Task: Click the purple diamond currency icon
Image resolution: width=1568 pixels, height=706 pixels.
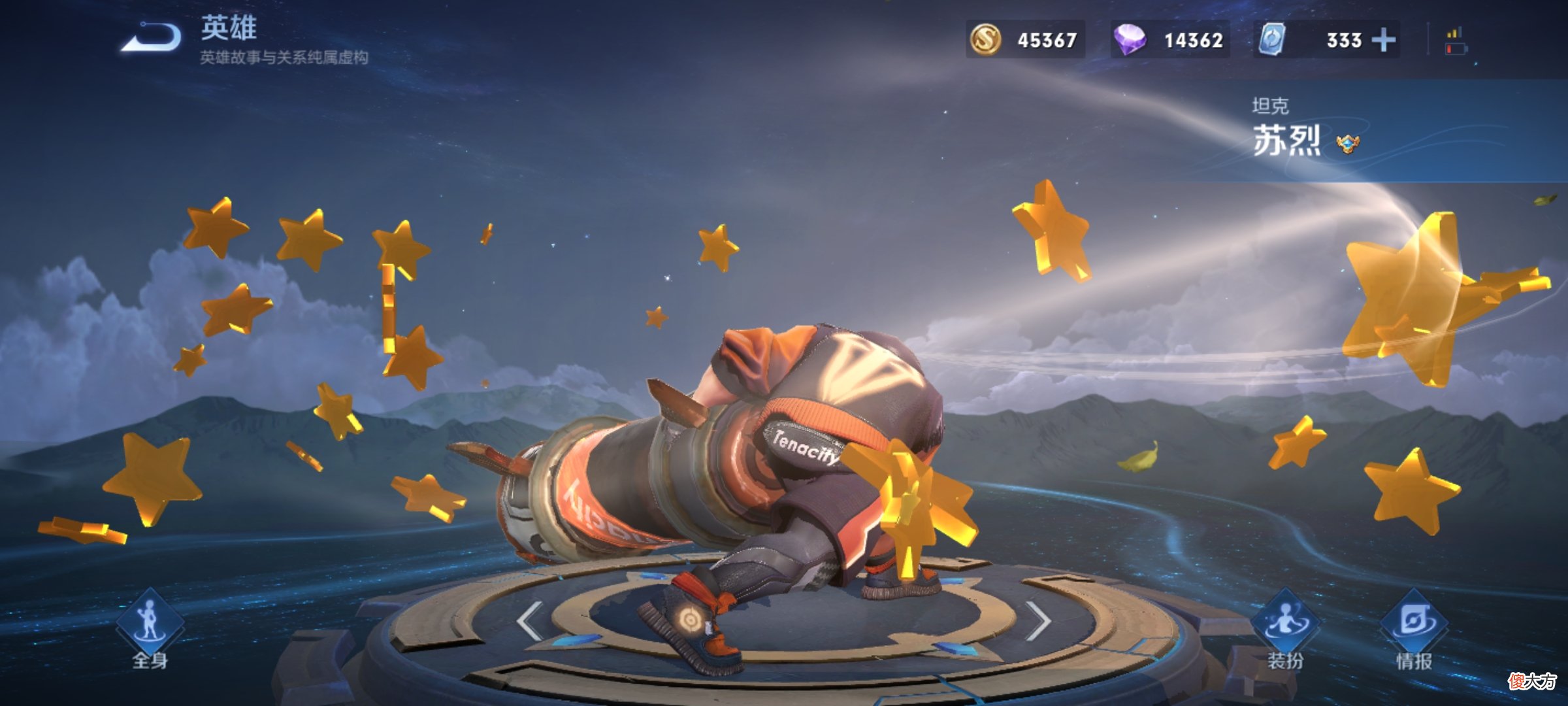Action: (x=1130, y=39)
